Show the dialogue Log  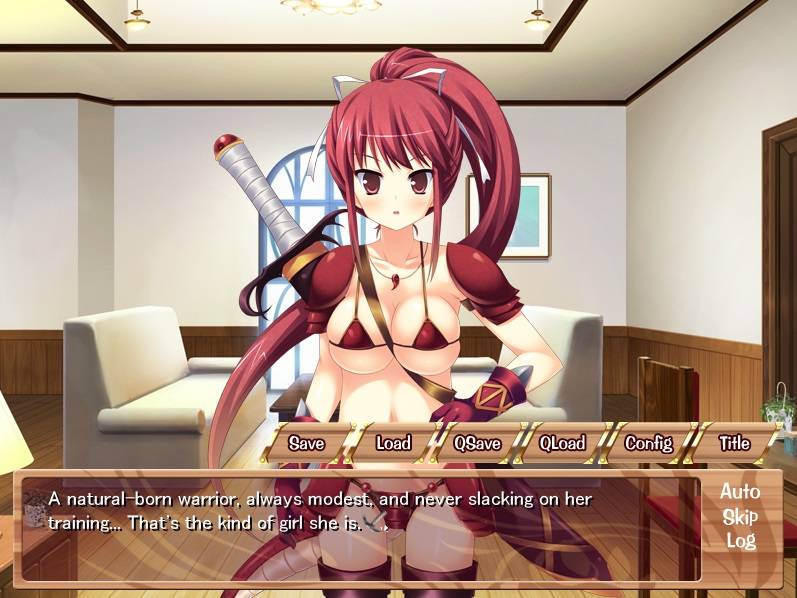pyautogui.click(x=740, y=541)
